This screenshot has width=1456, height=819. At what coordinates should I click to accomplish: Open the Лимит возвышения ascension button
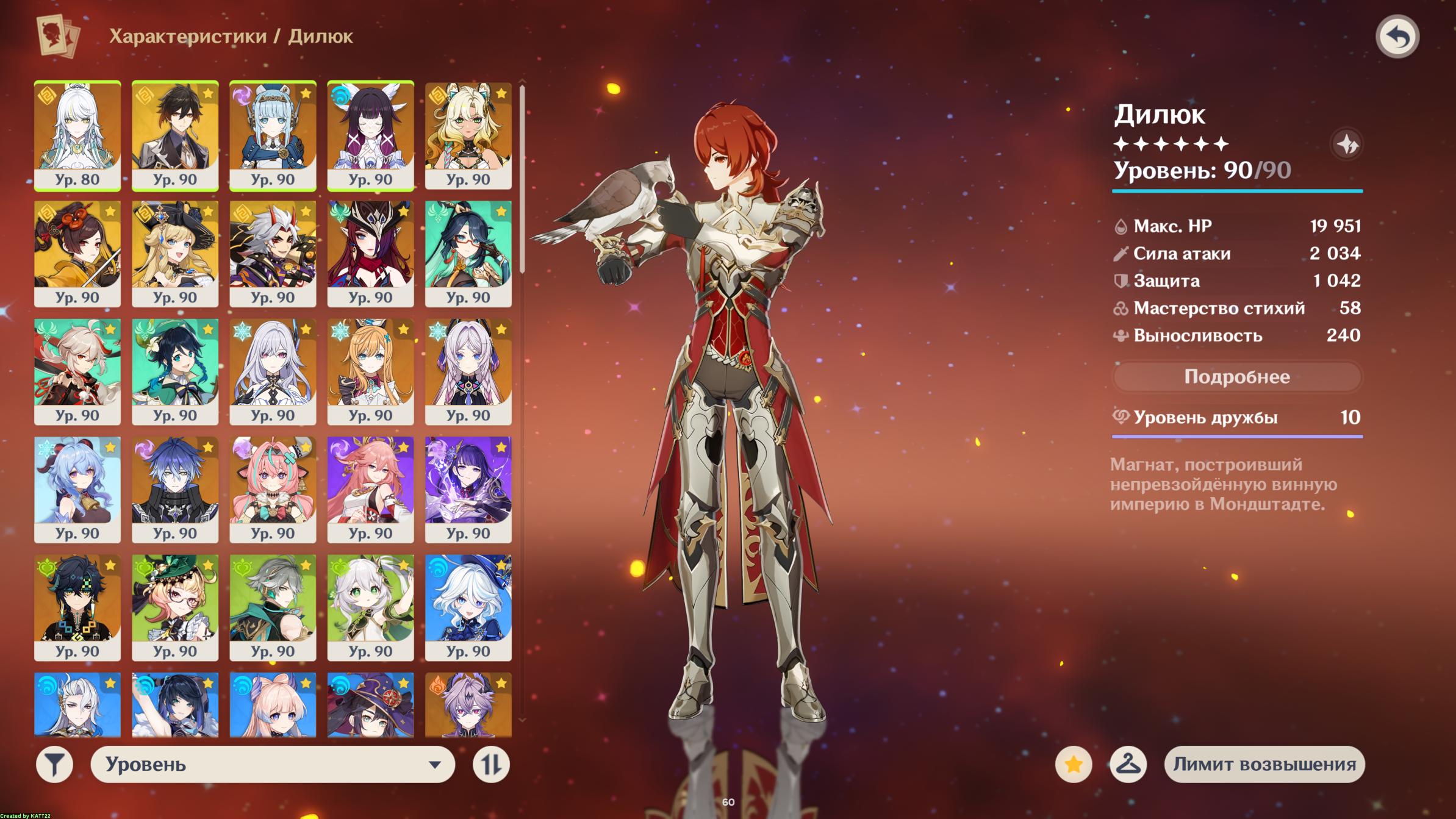1264,764
